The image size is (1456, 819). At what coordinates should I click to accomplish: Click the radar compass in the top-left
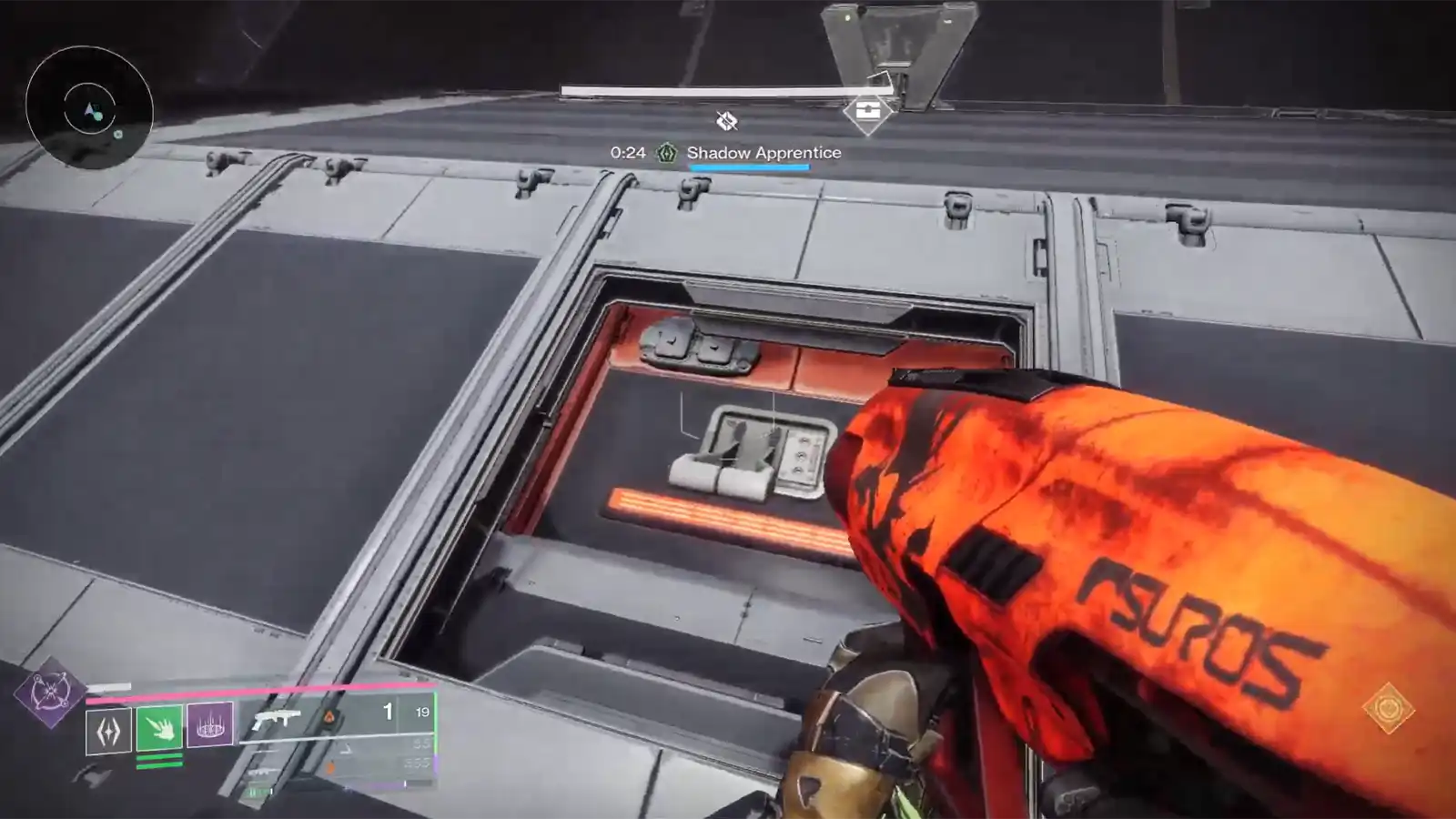point(88,111)
